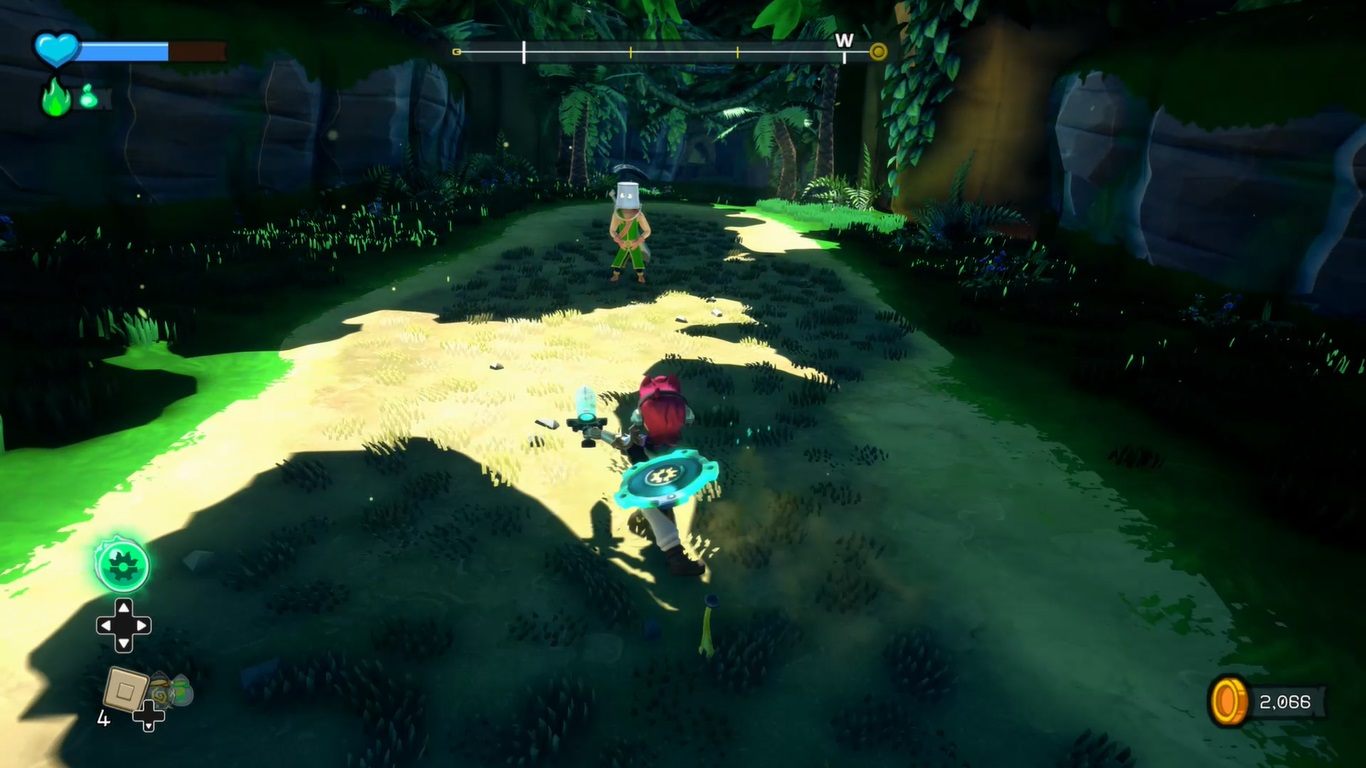Use the square bandage item slot
The image size is (1366, 768).
point(125,689)
